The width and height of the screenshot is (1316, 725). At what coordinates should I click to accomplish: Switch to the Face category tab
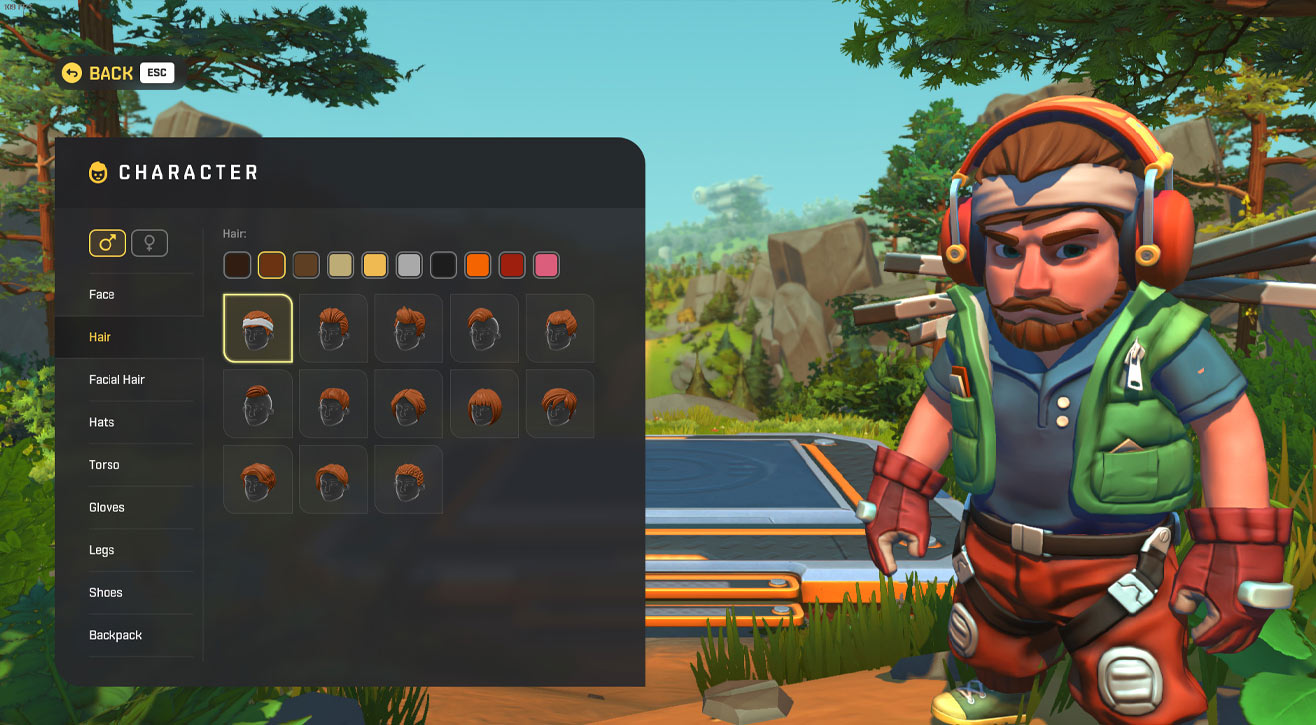pos(100,294)
